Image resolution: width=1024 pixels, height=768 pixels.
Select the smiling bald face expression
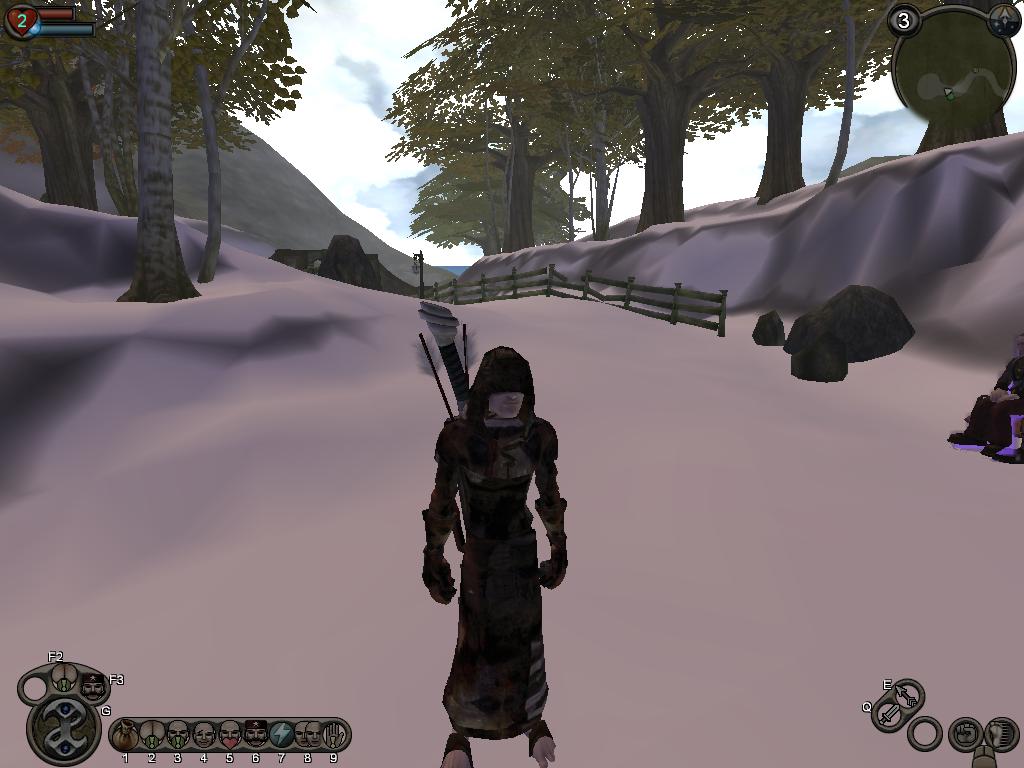(203, 736)
